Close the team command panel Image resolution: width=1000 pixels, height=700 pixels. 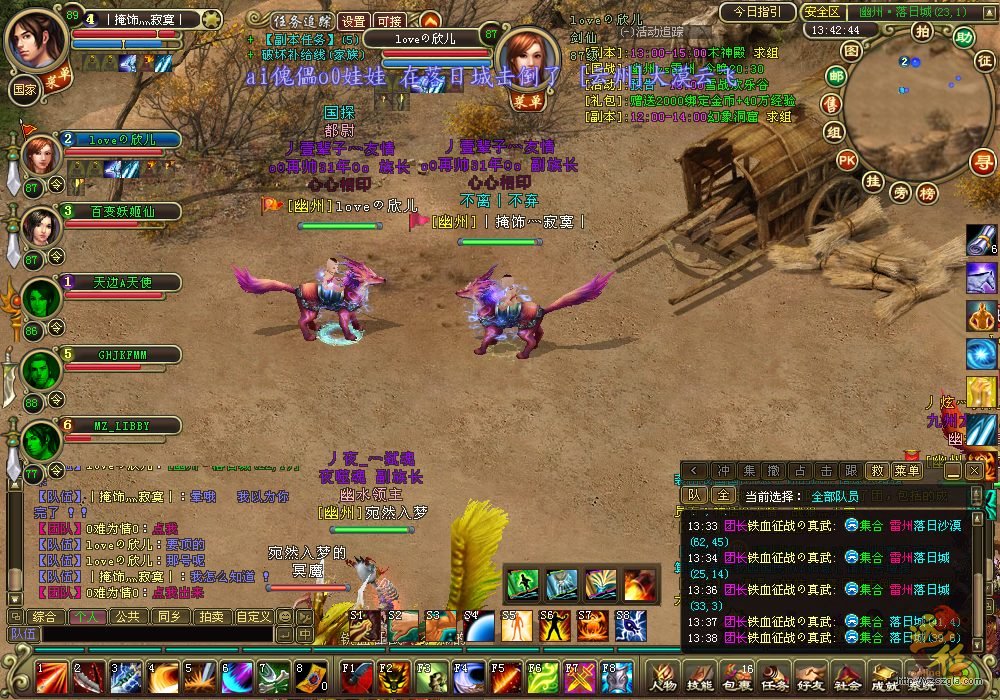[x=972, y=470]
